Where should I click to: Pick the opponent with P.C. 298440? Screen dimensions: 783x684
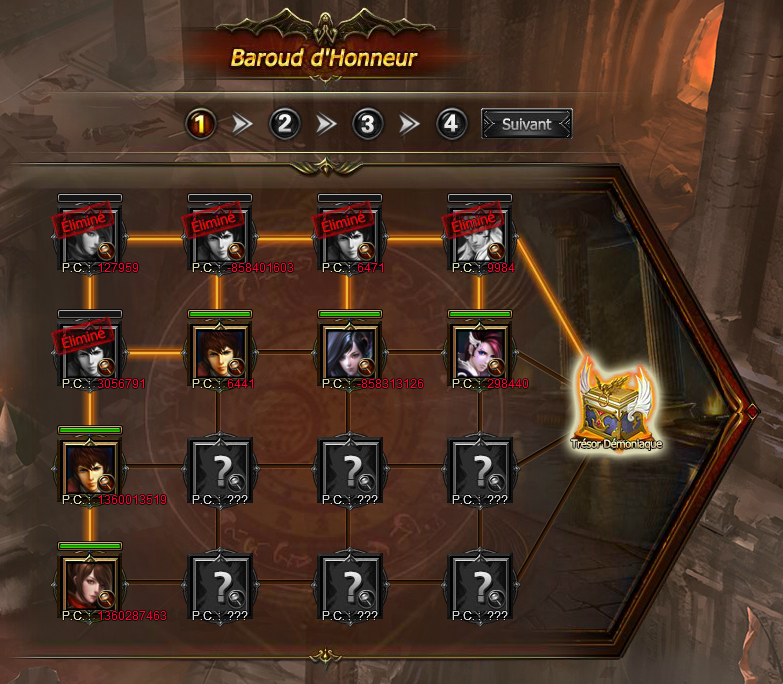[478, 352]
